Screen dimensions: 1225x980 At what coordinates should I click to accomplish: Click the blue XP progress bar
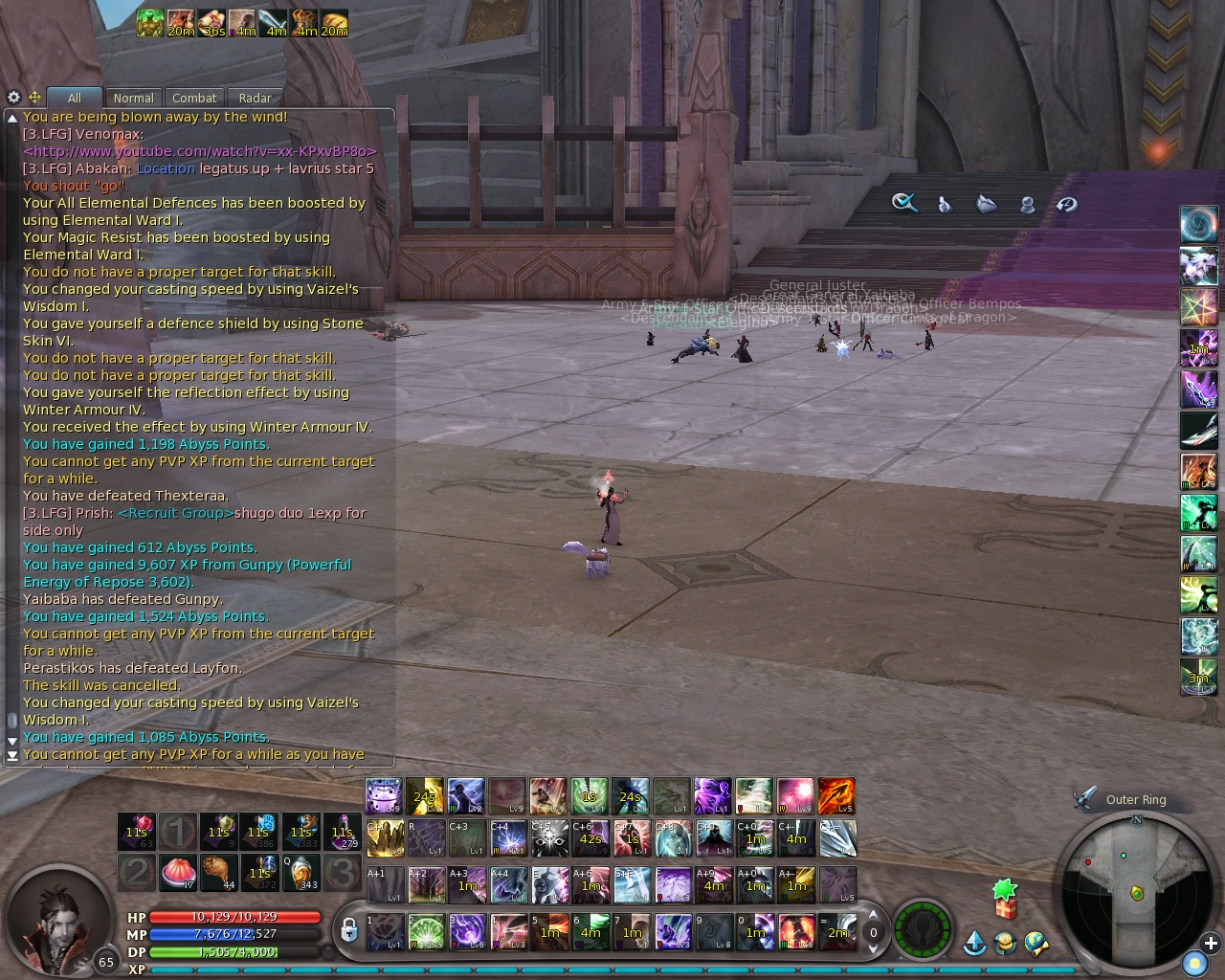[x=612, y=969]
